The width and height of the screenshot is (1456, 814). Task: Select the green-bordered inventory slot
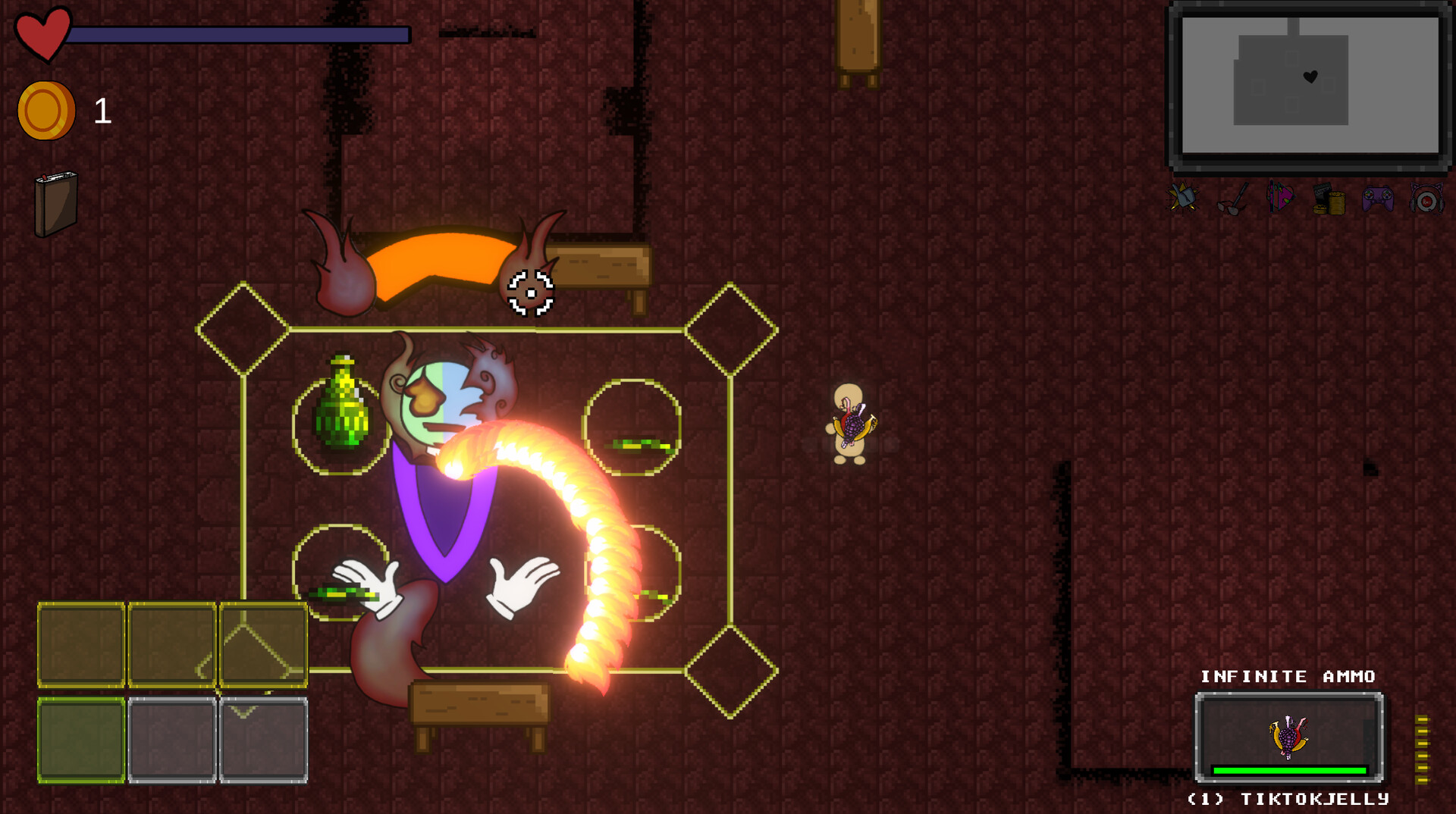tap(81, 740)
